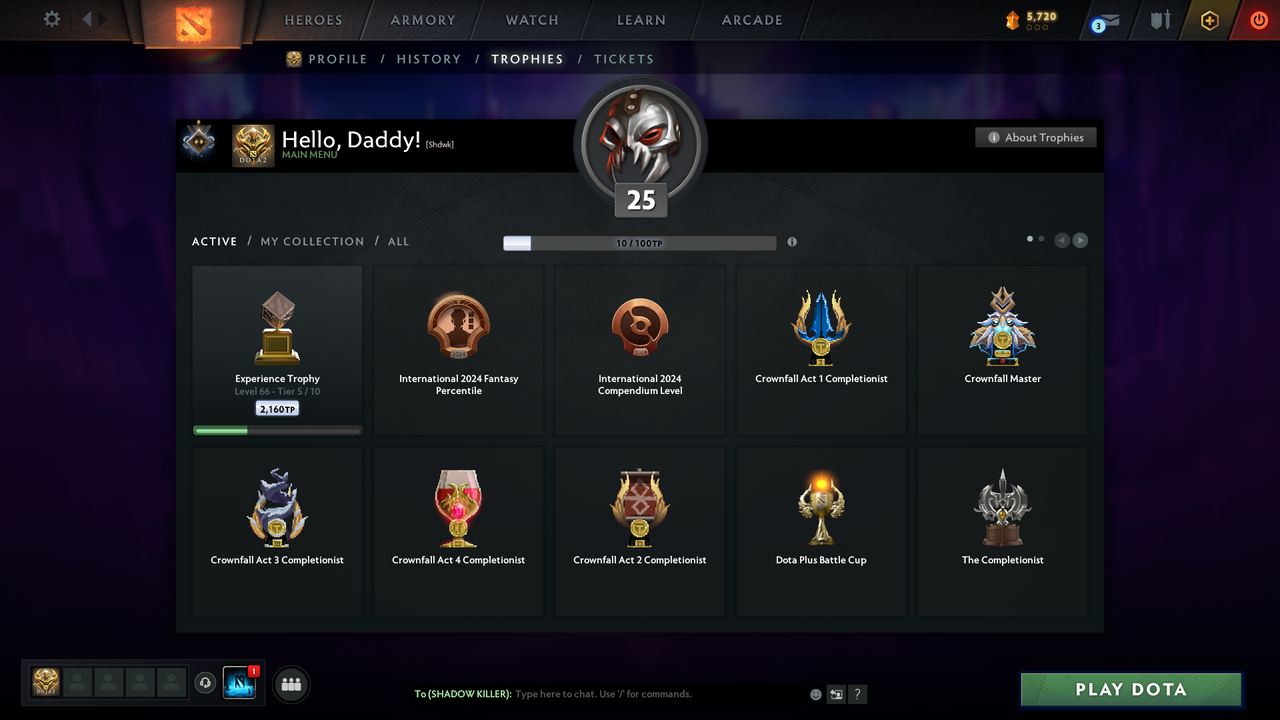Advance trophies with the right pagination arrow

(1080, 240)
